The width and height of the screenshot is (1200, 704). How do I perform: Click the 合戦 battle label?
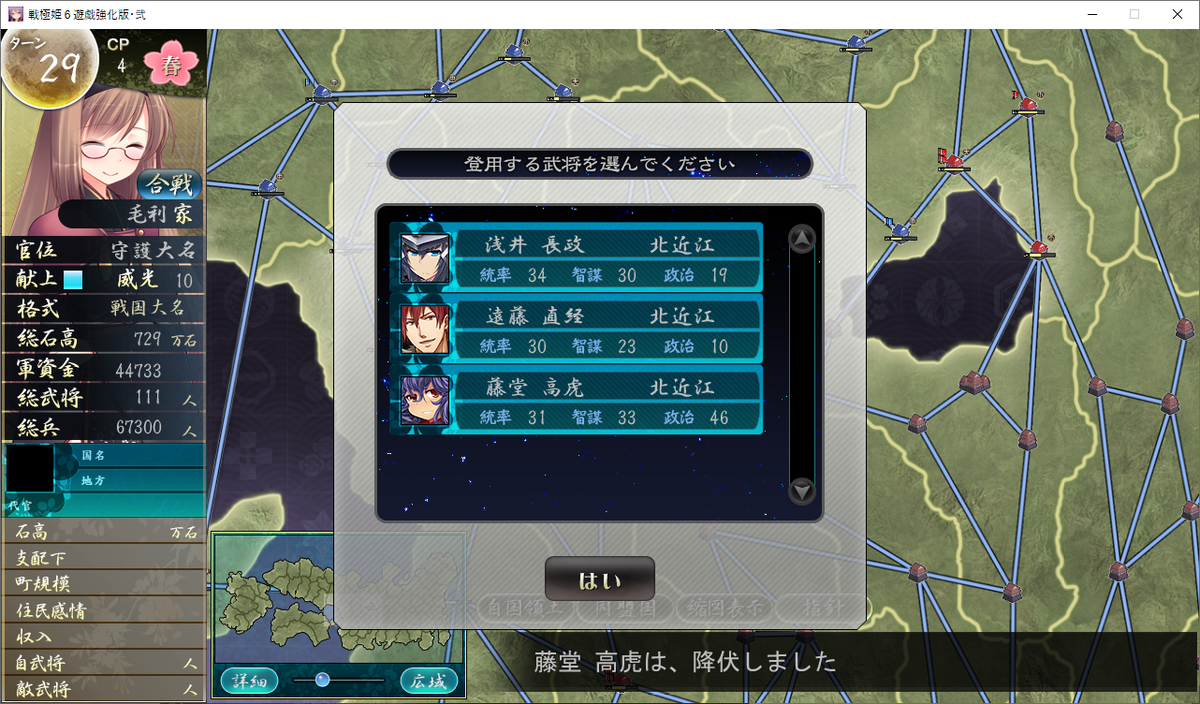[170, 185]
